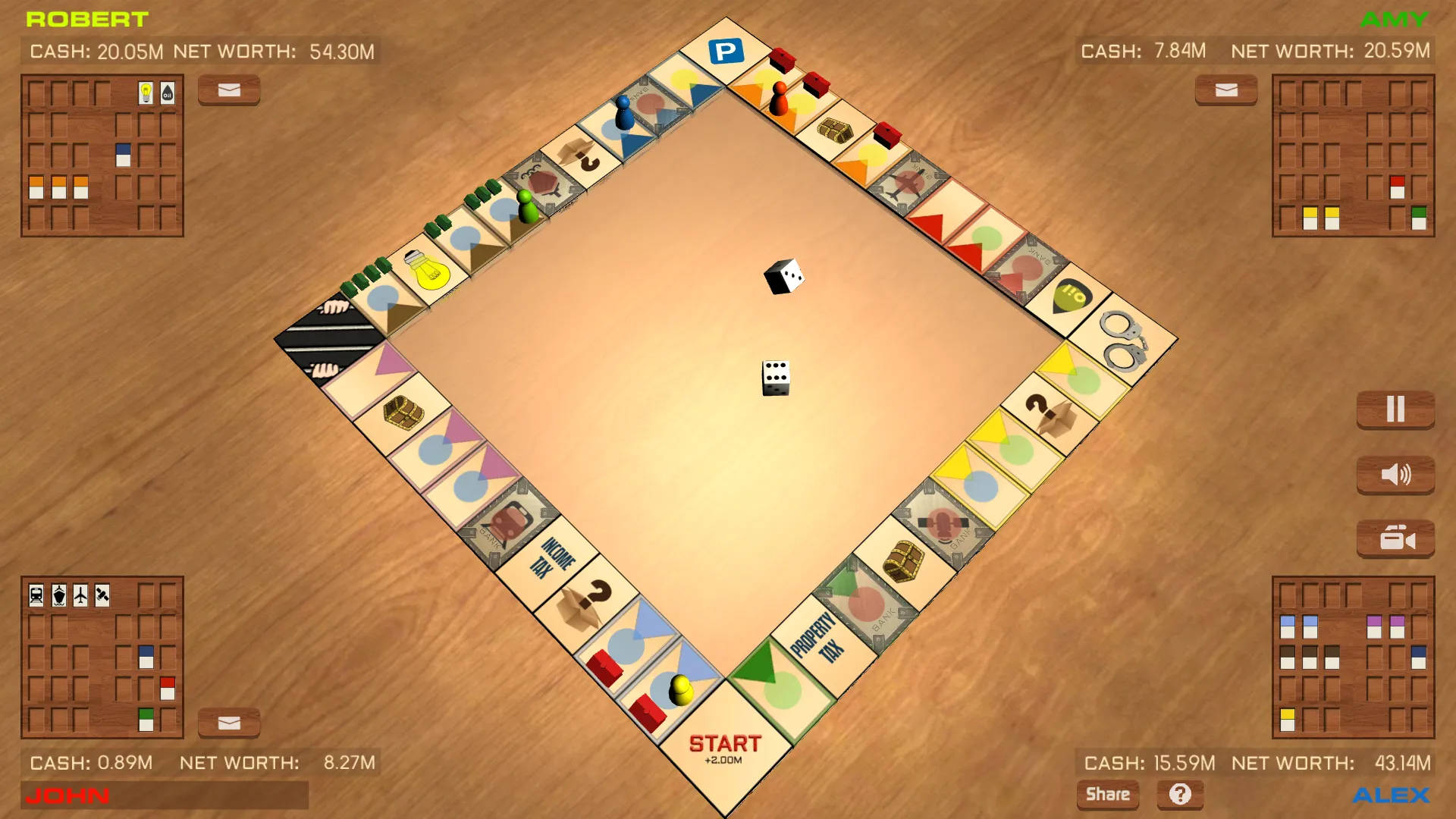Select the airplane card in John's rack
The image size is (1456, 819).
(80, 595)
